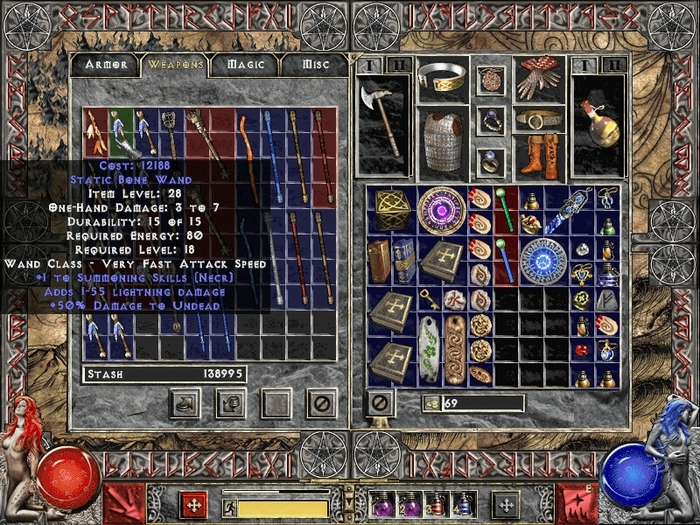
Task: Choose the equipped chain mail armor
Action: (x=443, y=142)
